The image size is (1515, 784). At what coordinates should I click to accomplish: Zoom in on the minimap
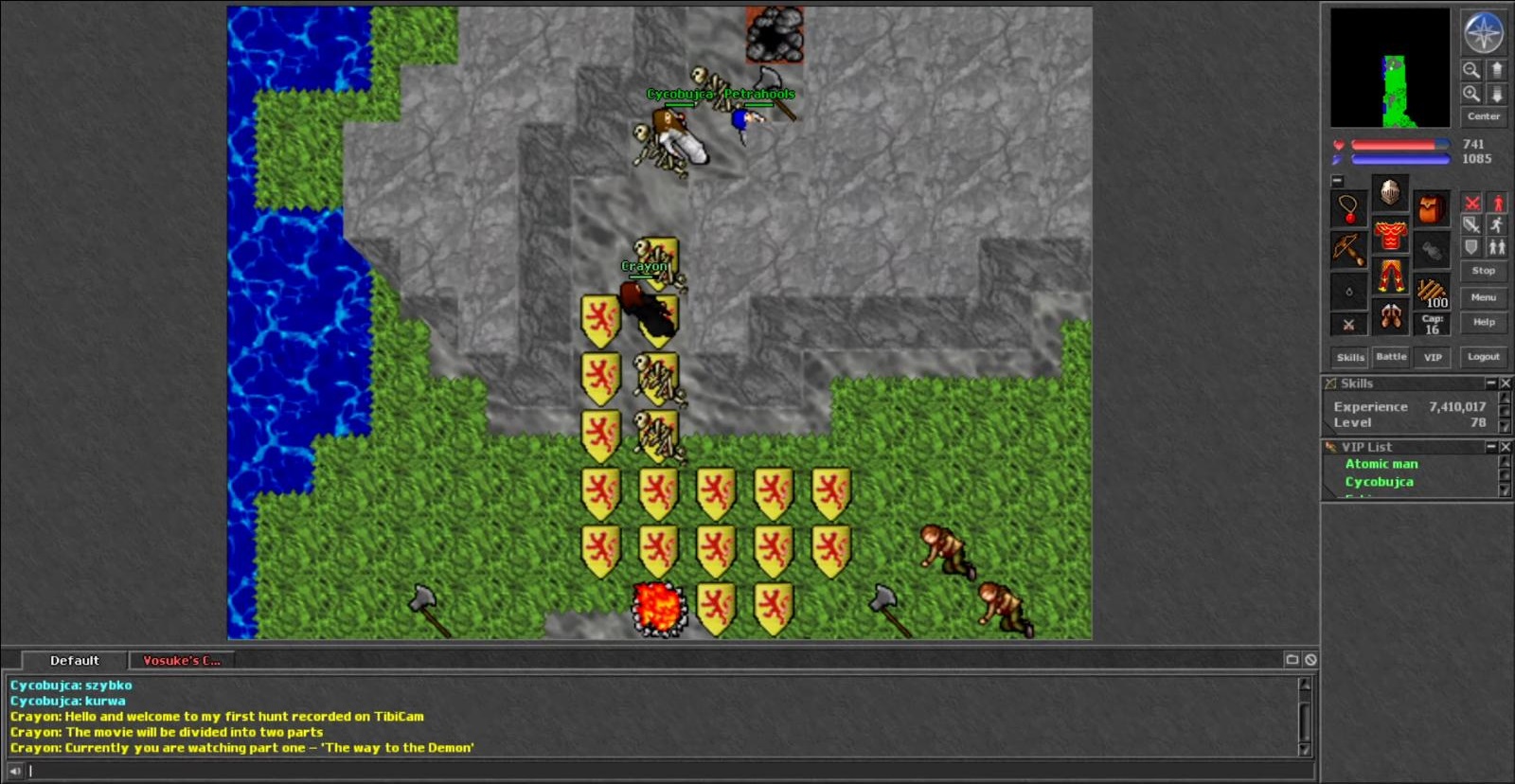(1471, 94)
